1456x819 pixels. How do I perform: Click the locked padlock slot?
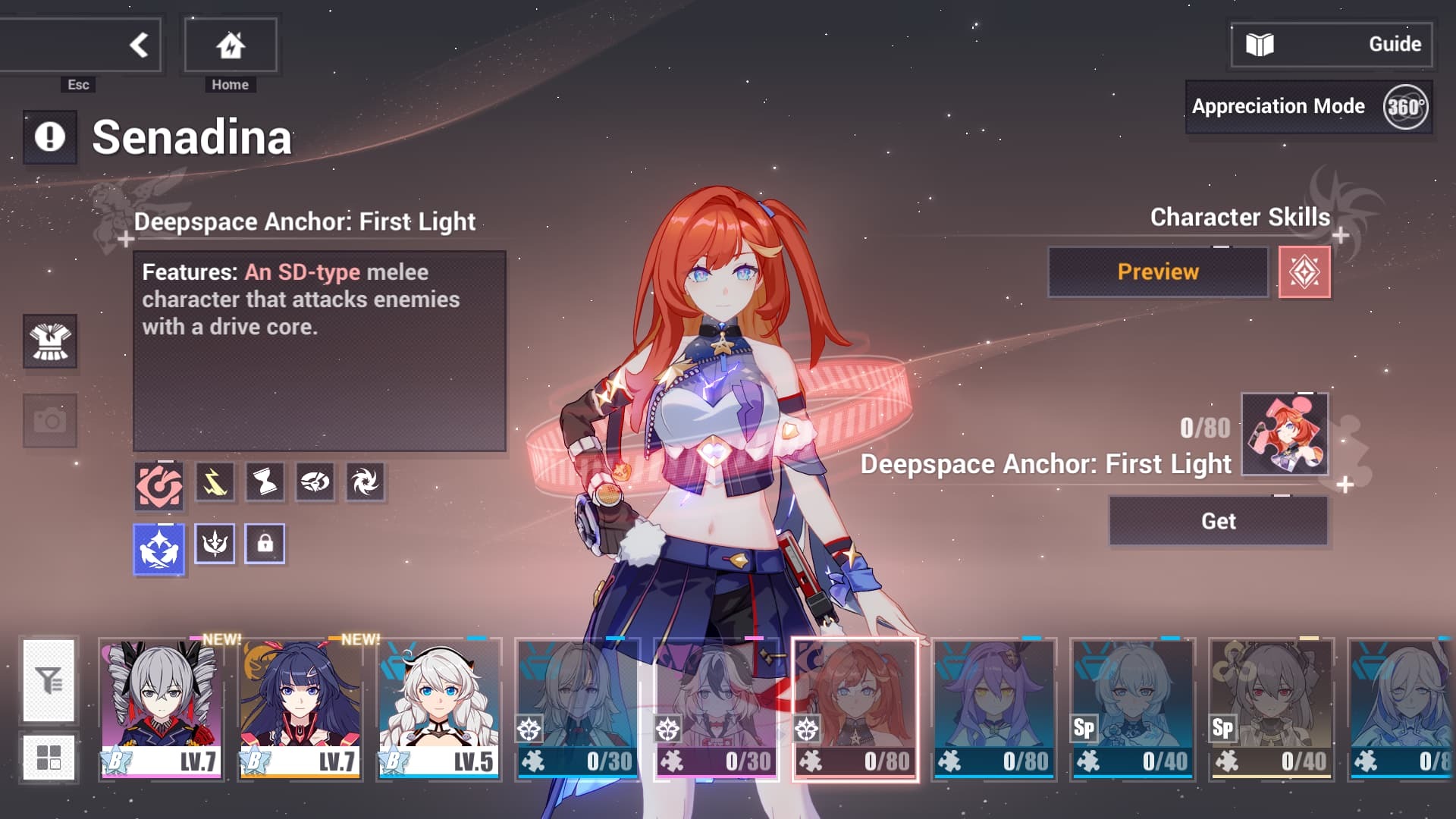click(265, 544)
